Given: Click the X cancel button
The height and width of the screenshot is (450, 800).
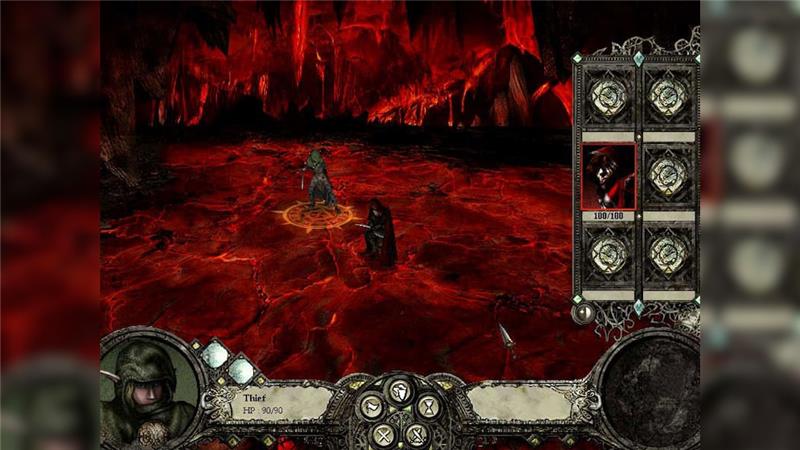Looking at the screenshot, I should (384, 436).
